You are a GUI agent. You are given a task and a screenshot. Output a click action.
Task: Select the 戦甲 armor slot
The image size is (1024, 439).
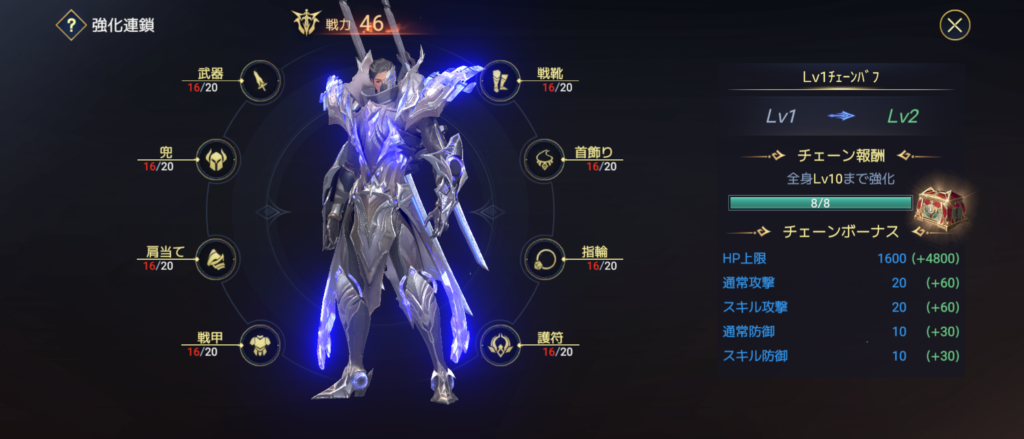click(260, 345)
